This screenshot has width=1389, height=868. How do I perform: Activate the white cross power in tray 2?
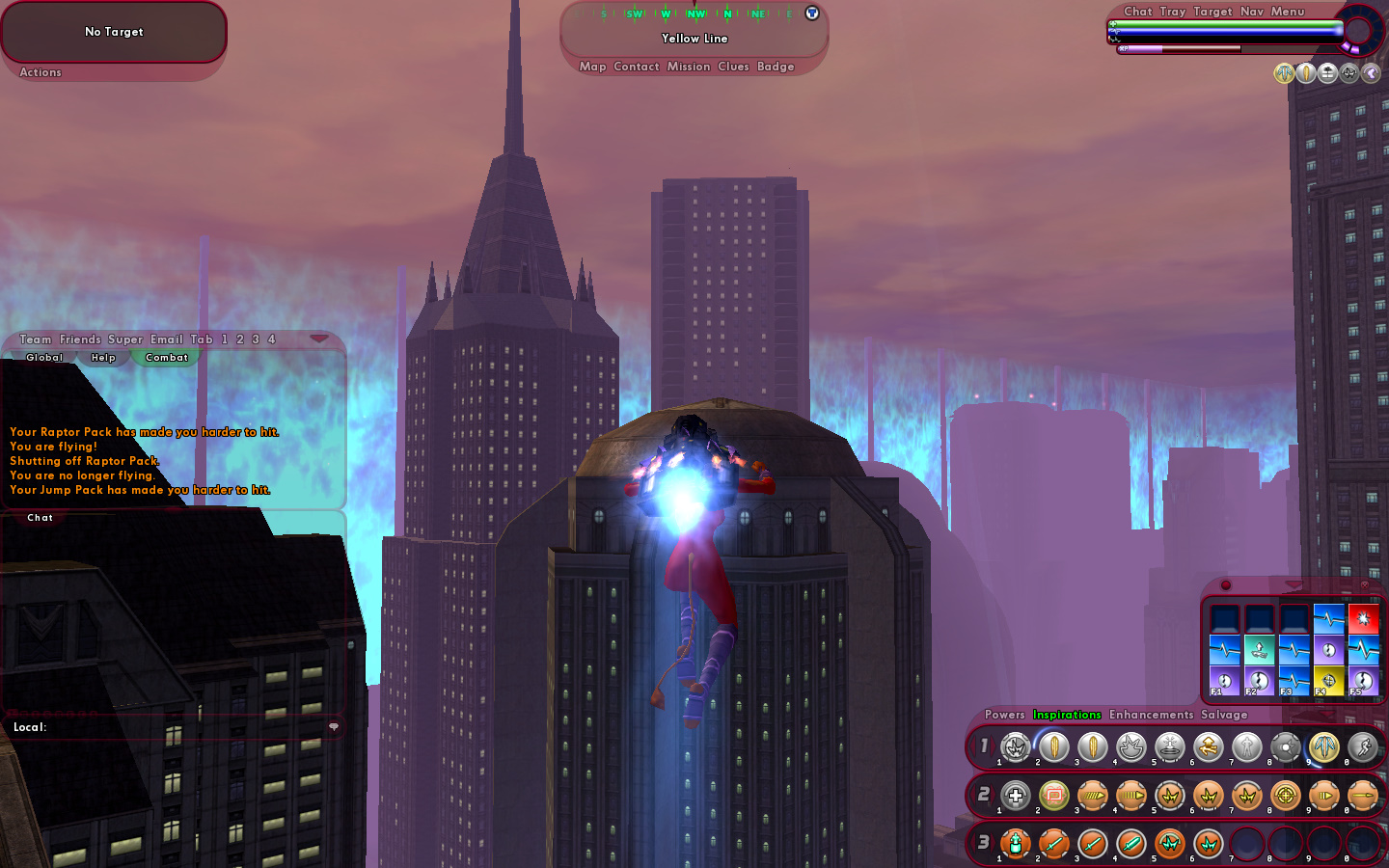(x=1015, y=796)
